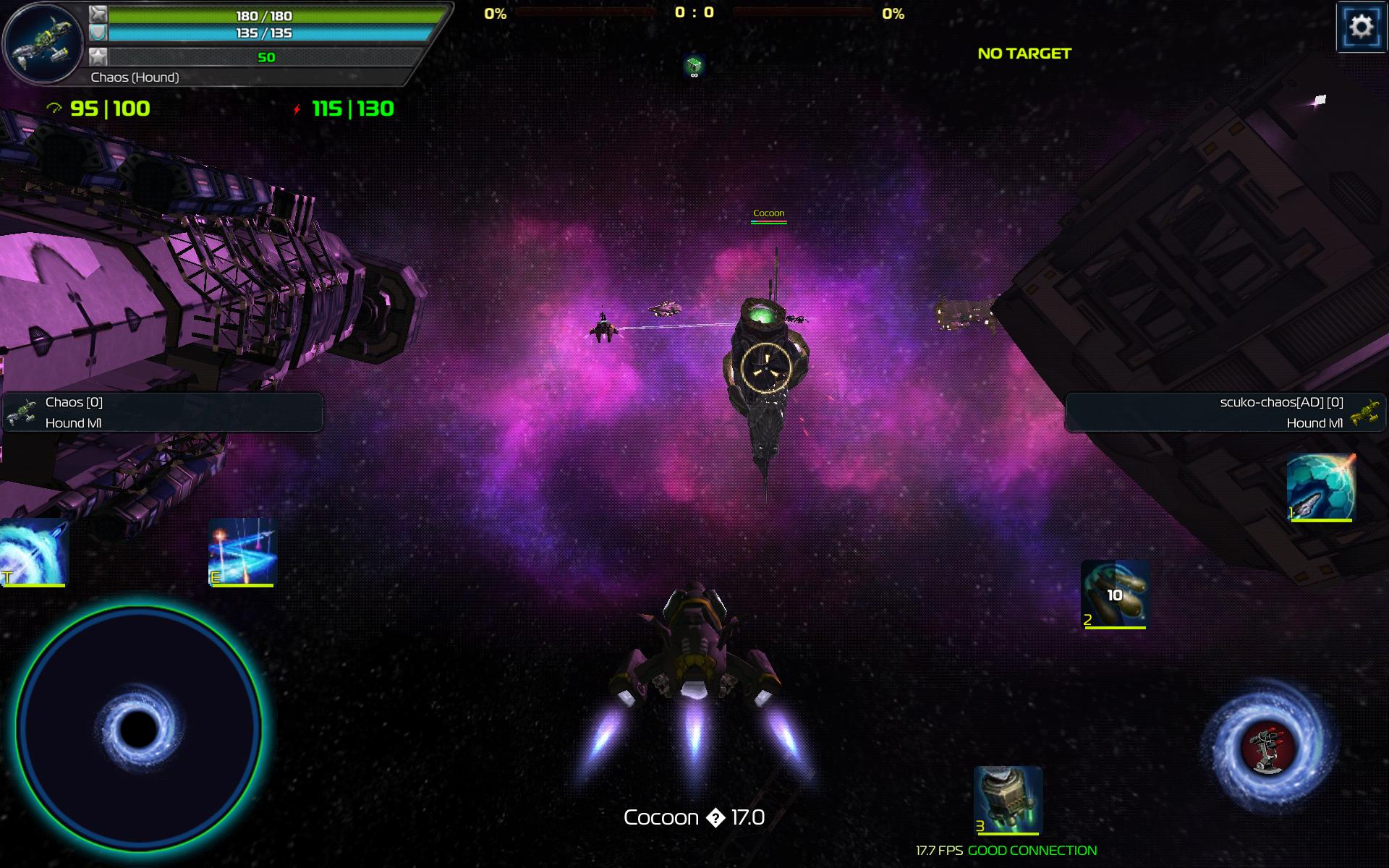Trigger the E laser ability icon
The image size is (1389, 868).
click(242, 552)
